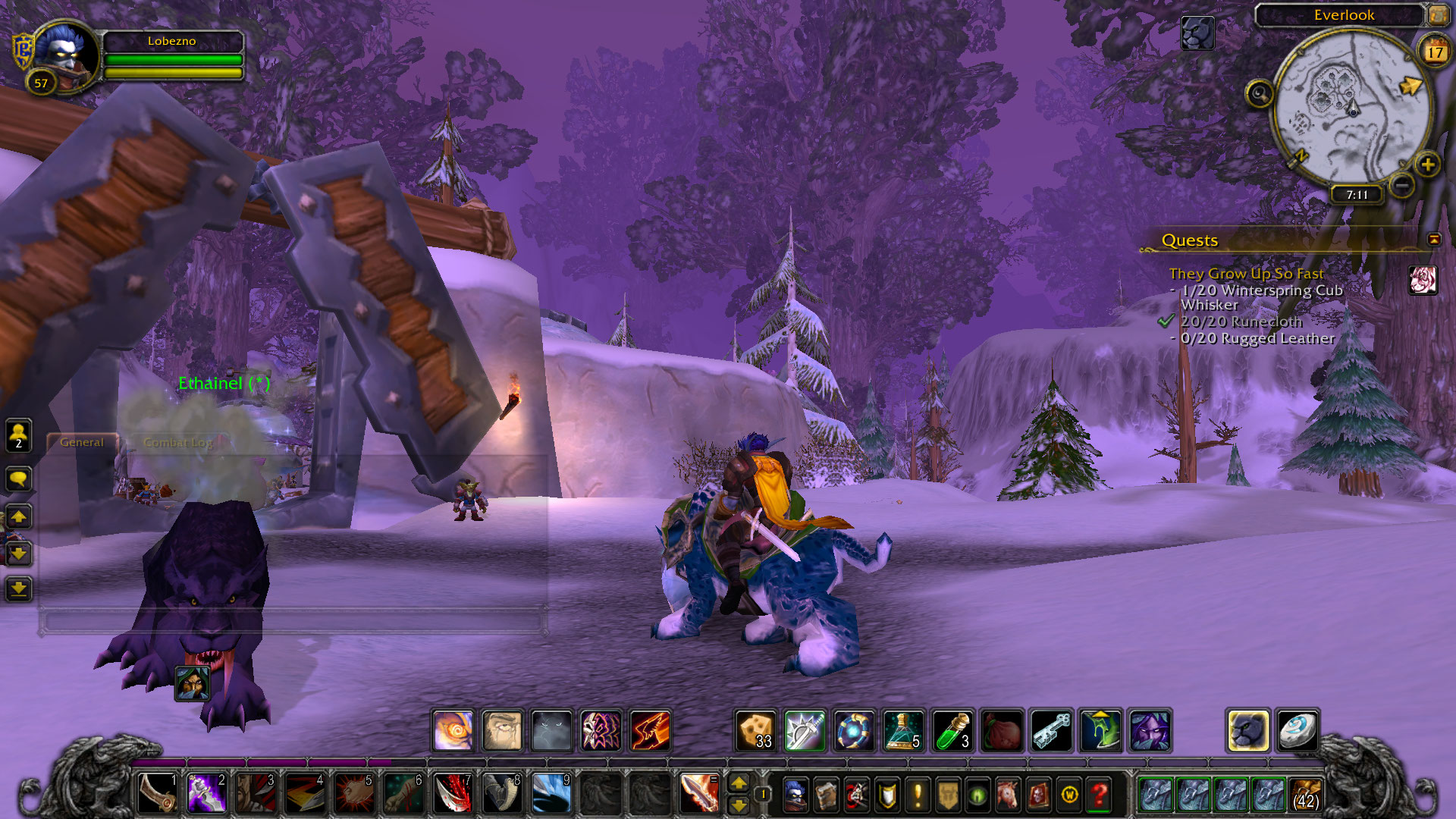Open the red question mark help button
1456x819 pixels.
[1099, 795]
